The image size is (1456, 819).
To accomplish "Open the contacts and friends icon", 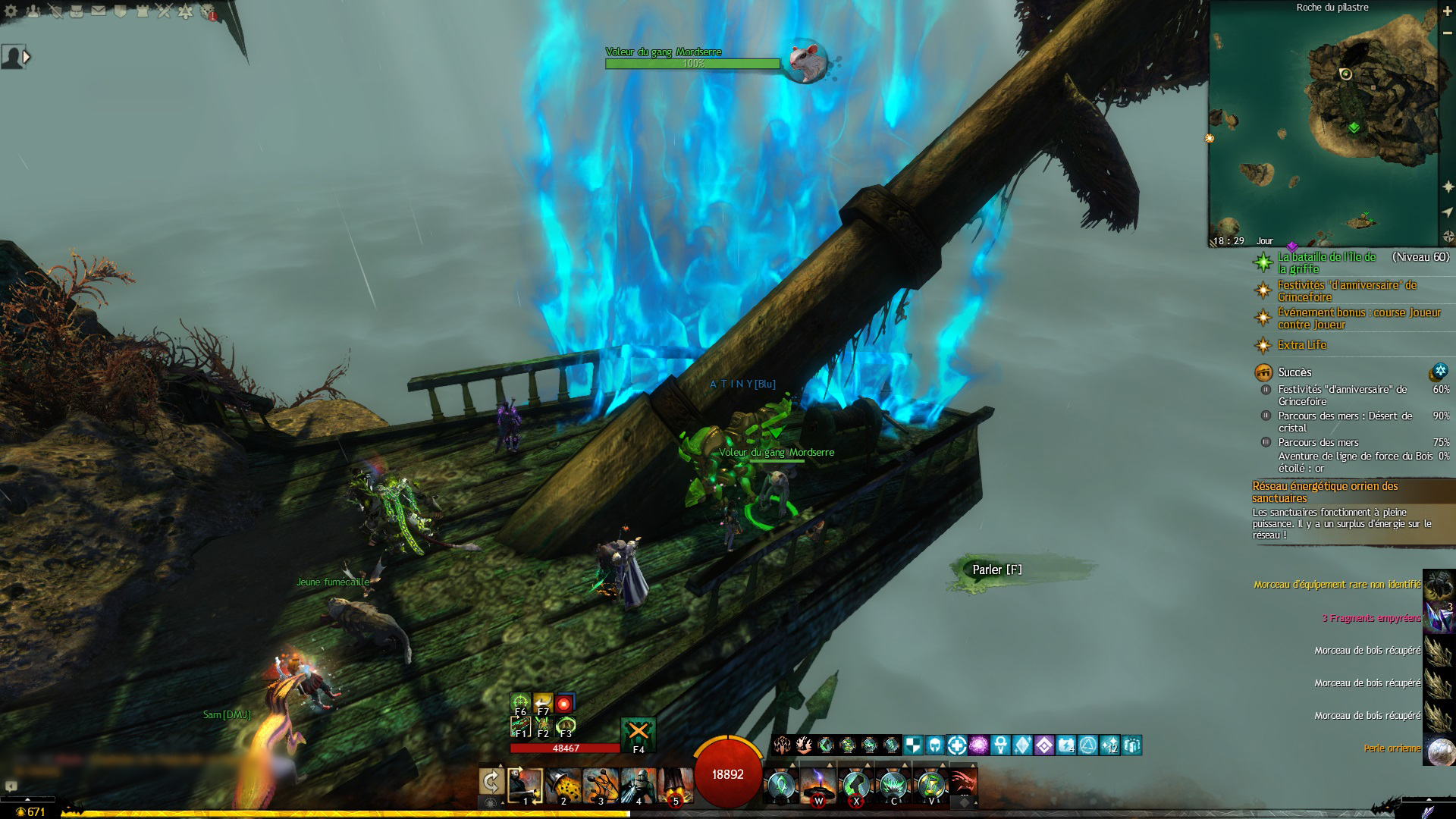I will click(x=33, y=11).
